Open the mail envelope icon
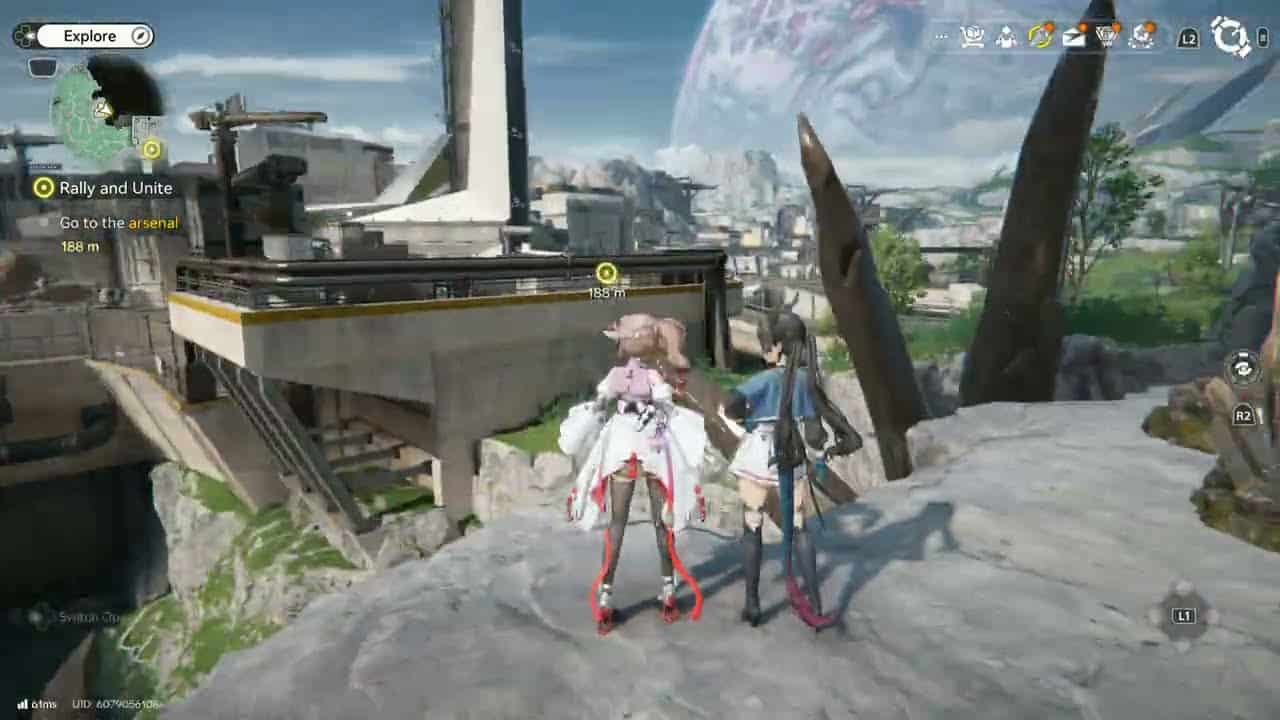Image resolution: width=1280 pixels, height=720 pixels. [x=1074, y=37]
